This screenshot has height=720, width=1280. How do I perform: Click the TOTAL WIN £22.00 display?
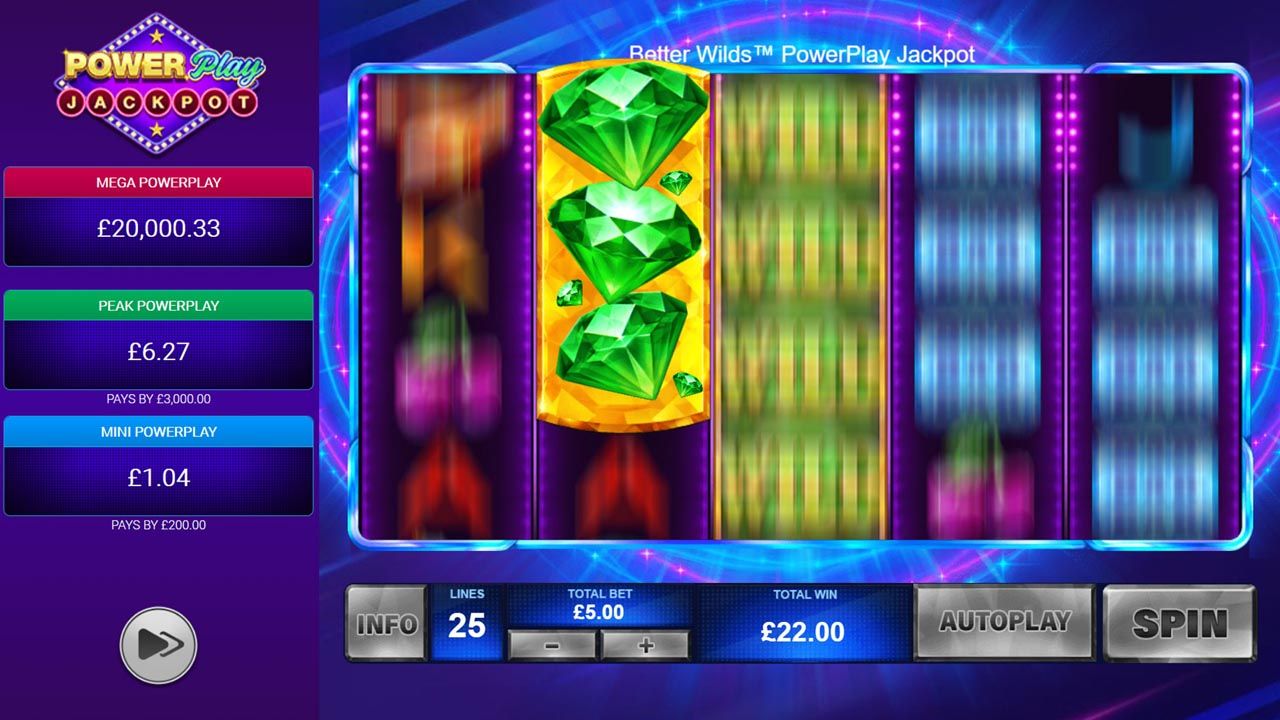805,631
